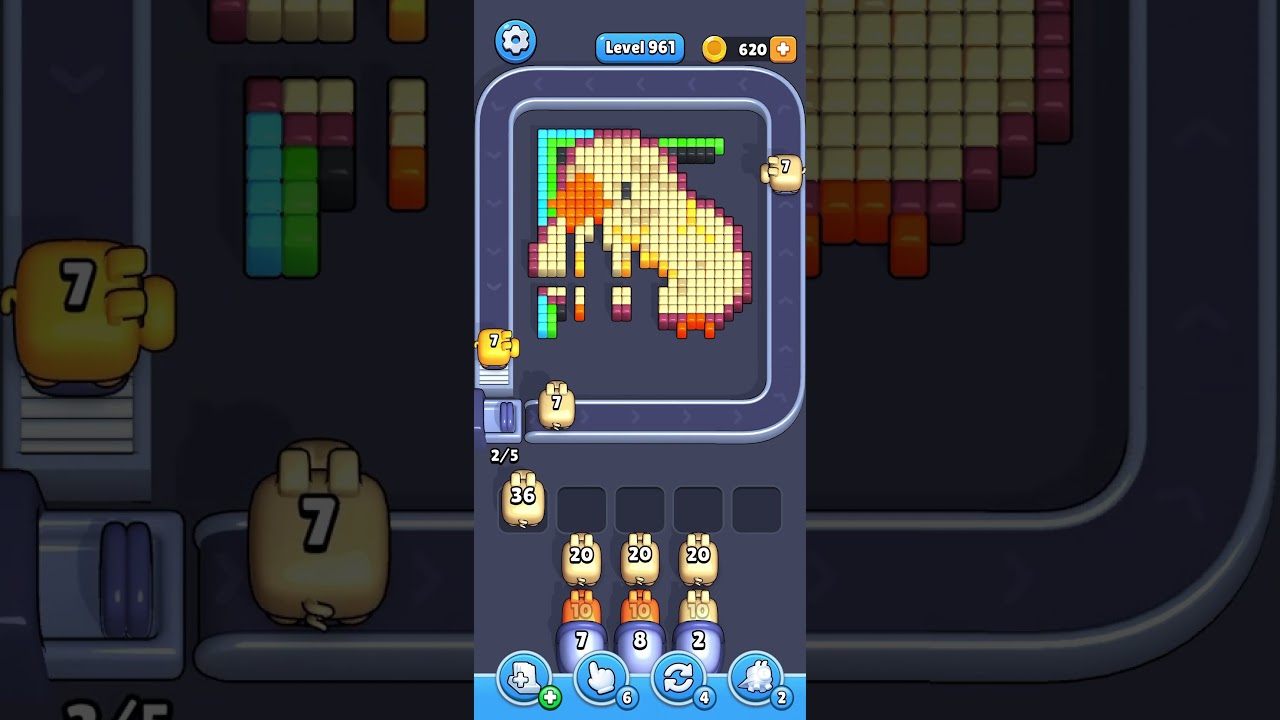
Task: Tap the gold coin icon
Action: (714, 48)
